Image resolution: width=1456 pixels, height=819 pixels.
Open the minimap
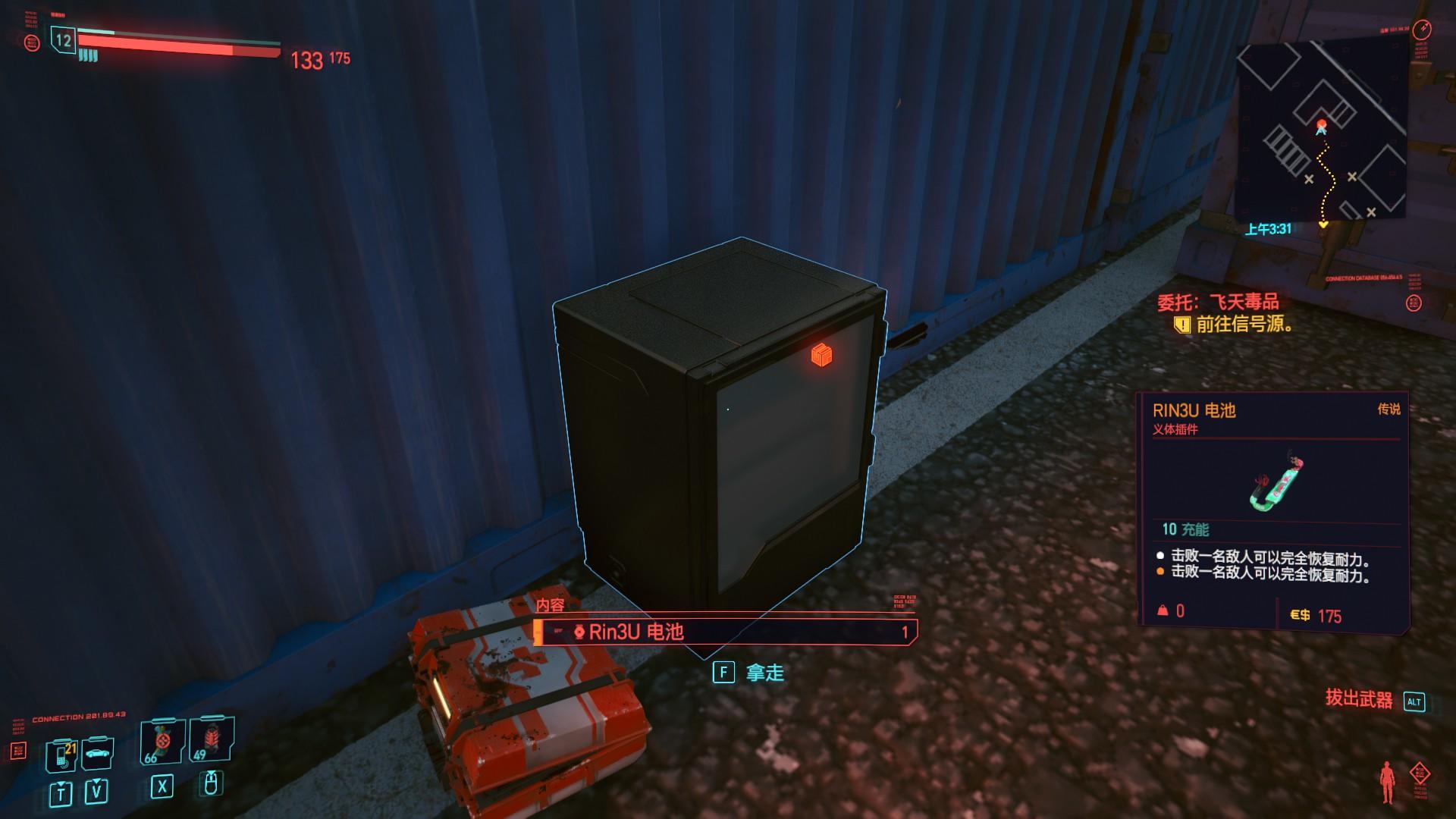[1320, 132]
